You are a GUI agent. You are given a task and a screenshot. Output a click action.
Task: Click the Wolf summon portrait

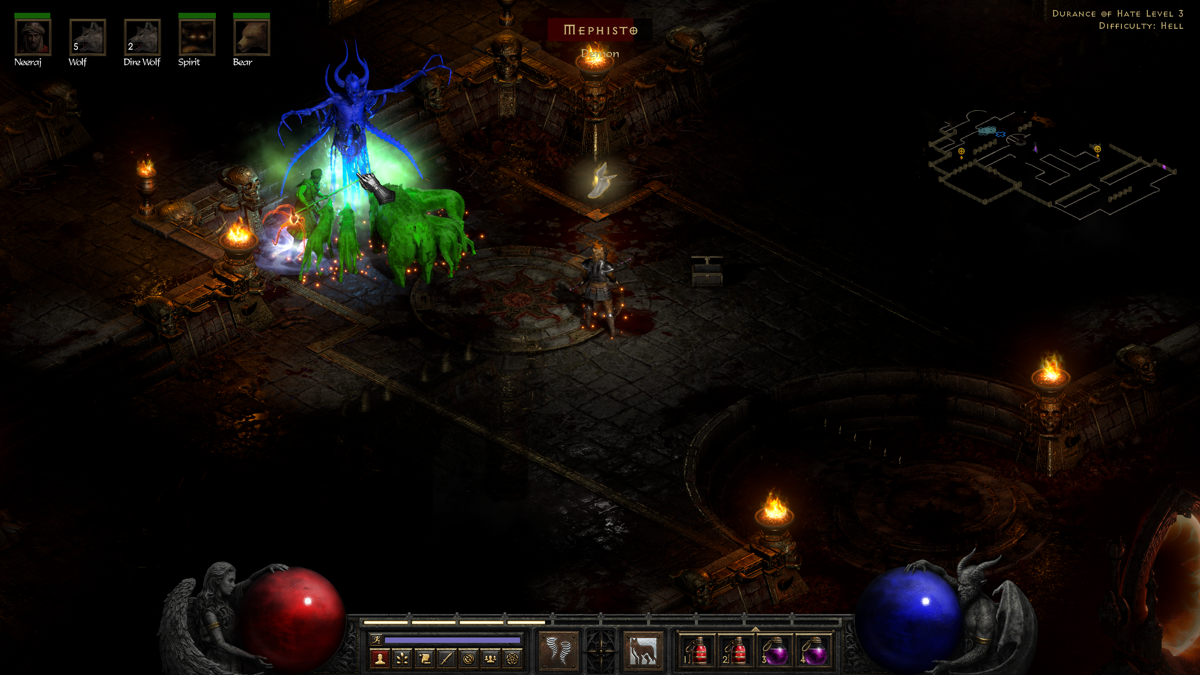tap(87, 37)
